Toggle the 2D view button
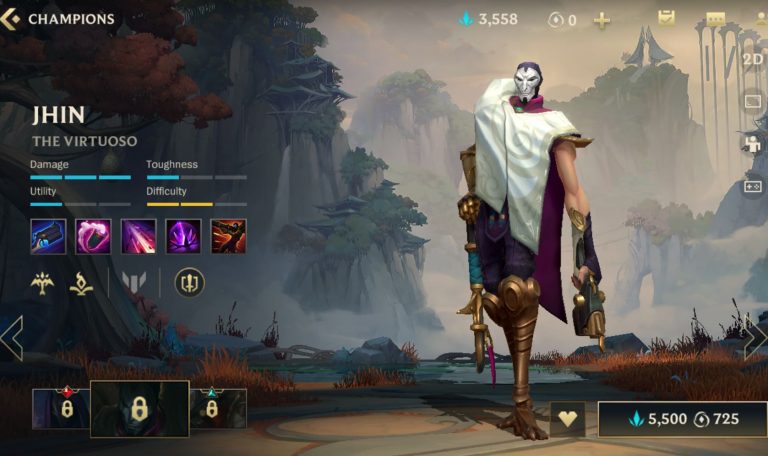Viewport: 768px width, 456px height. pos(753,58)
